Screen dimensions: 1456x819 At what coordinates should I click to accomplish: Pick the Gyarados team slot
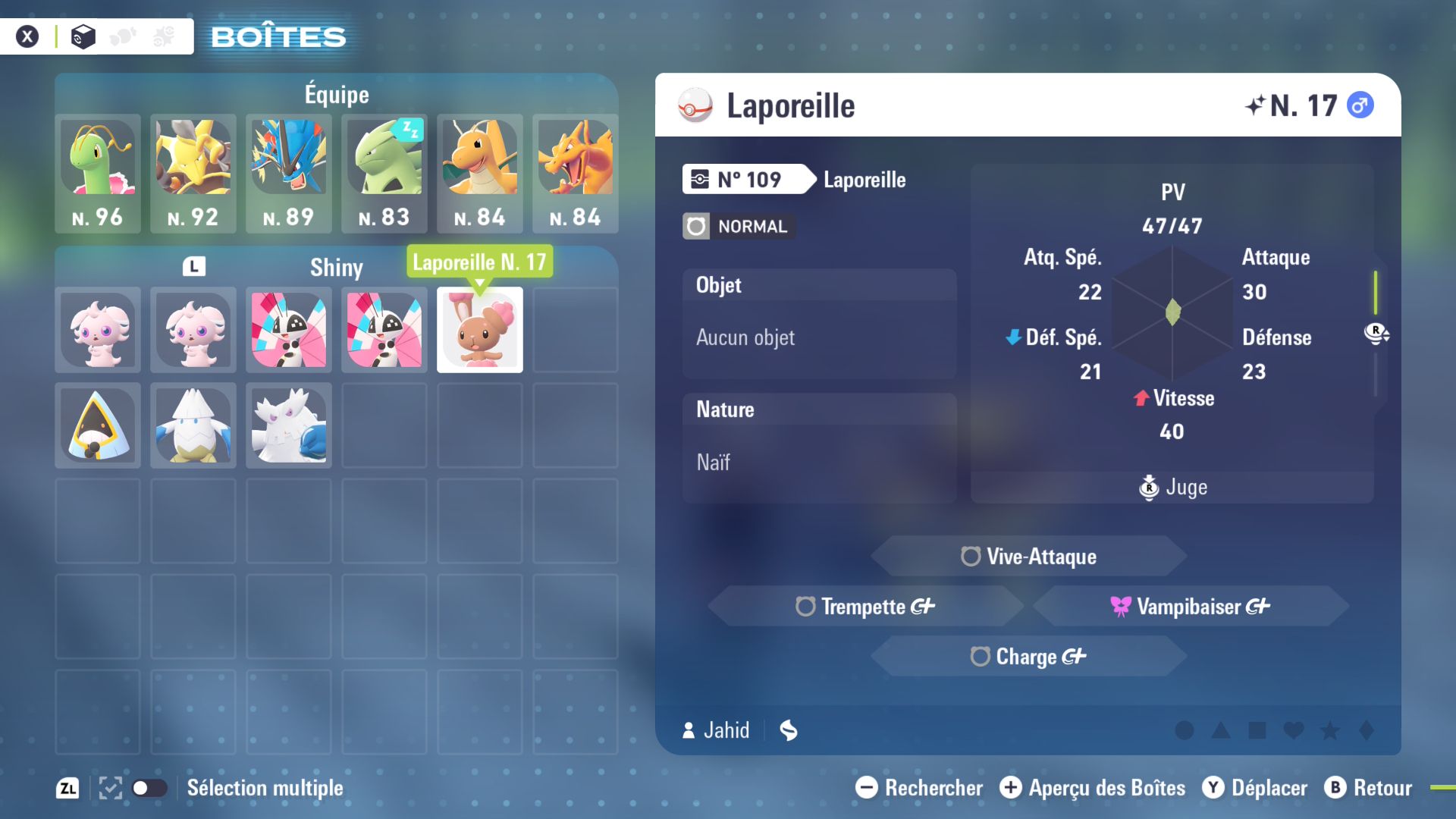point(289,173)
